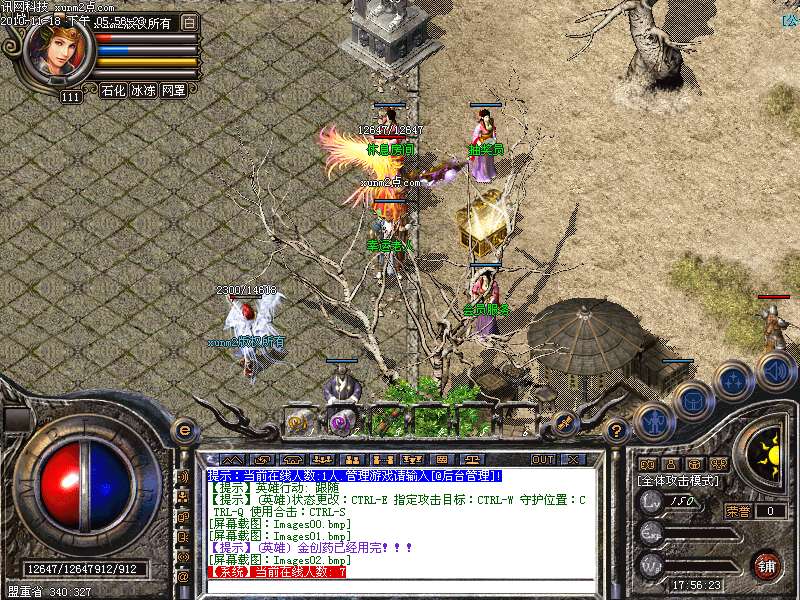The width and height of the screenshot is (800, 600).
Task: Use the yellow scroll in belt slot one
Action: (x=299, y=421)
